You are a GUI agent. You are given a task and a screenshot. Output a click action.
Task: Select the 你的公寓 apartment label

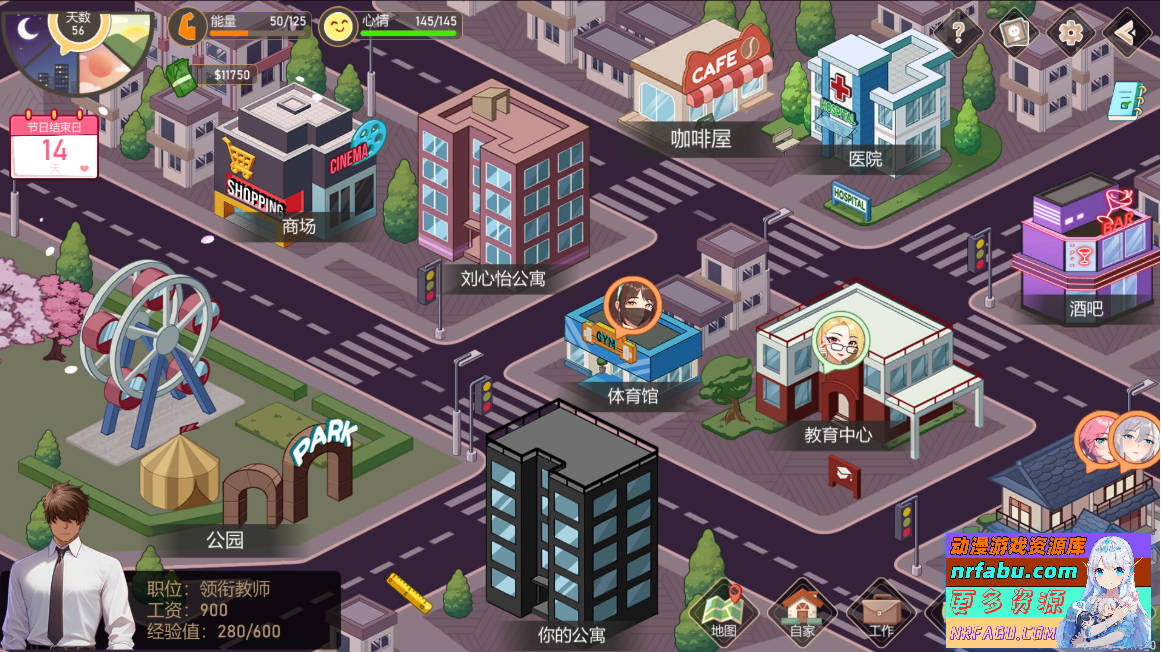click(571, 634)
